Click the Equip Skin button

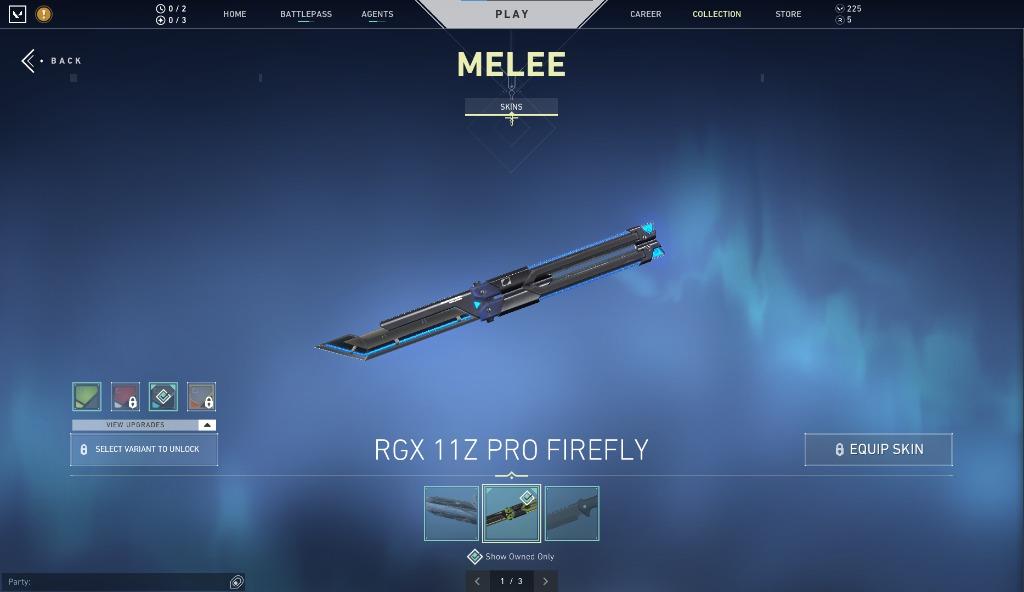tap(878, 449)
